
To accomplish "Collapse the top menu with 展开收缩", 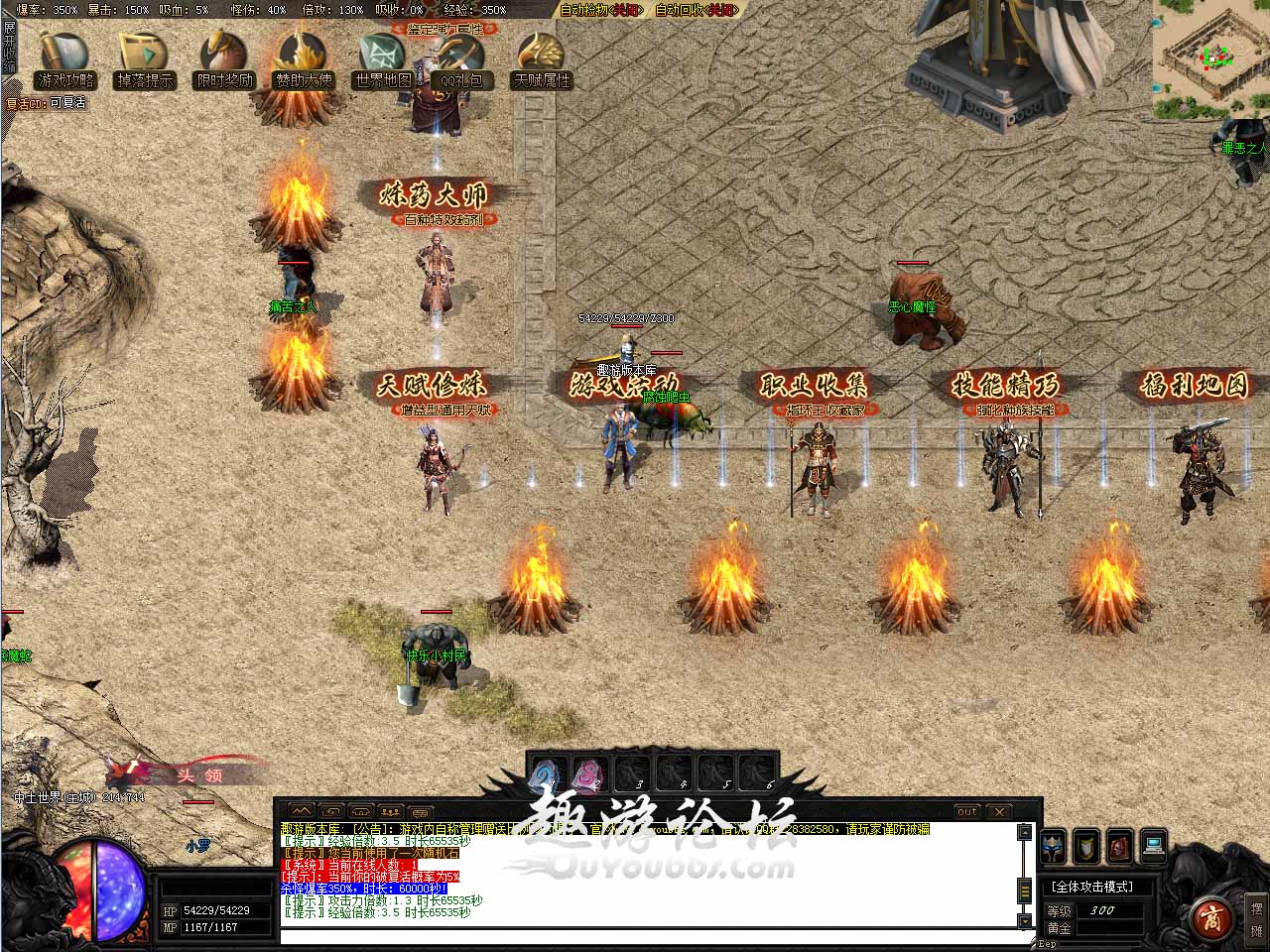I will click(x=9, y=45).
